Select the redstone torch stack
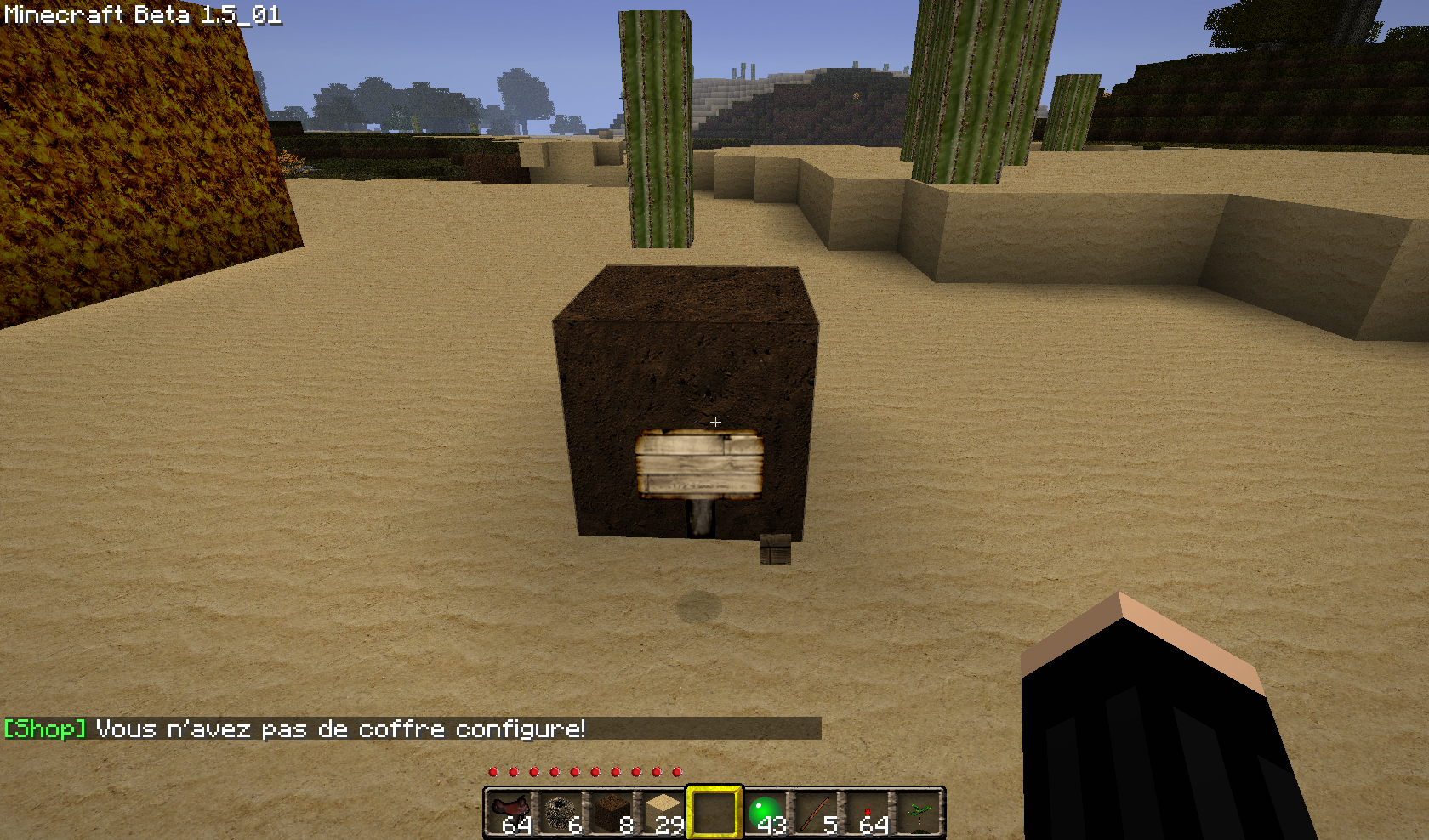This screenshot has width=1429, height=840. click(x=868, y=813)
